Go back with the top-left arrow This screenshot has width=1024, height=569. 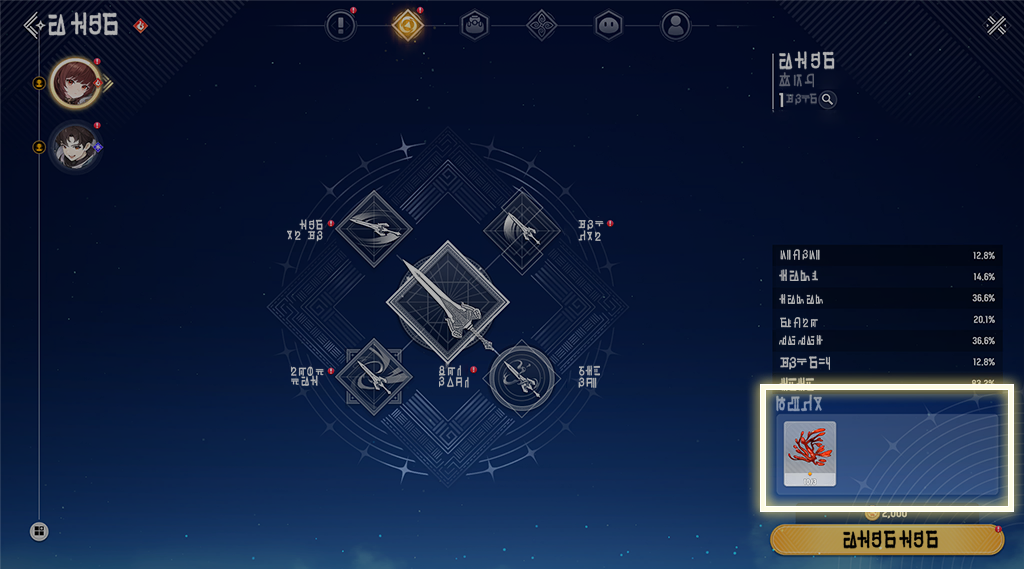tap(33, 24)
